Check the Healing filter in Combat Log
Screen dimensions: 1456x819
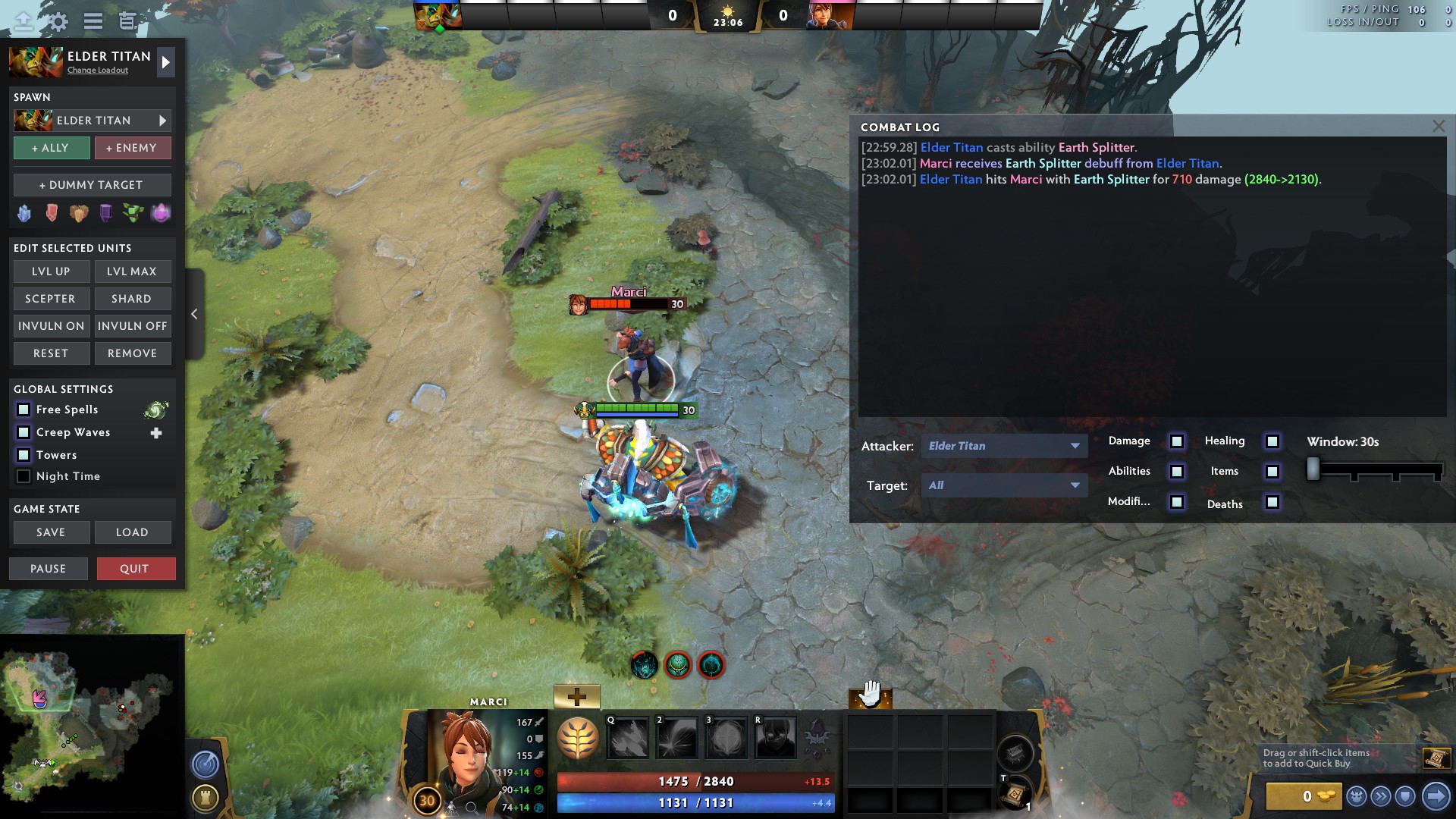coord(1272,441)
